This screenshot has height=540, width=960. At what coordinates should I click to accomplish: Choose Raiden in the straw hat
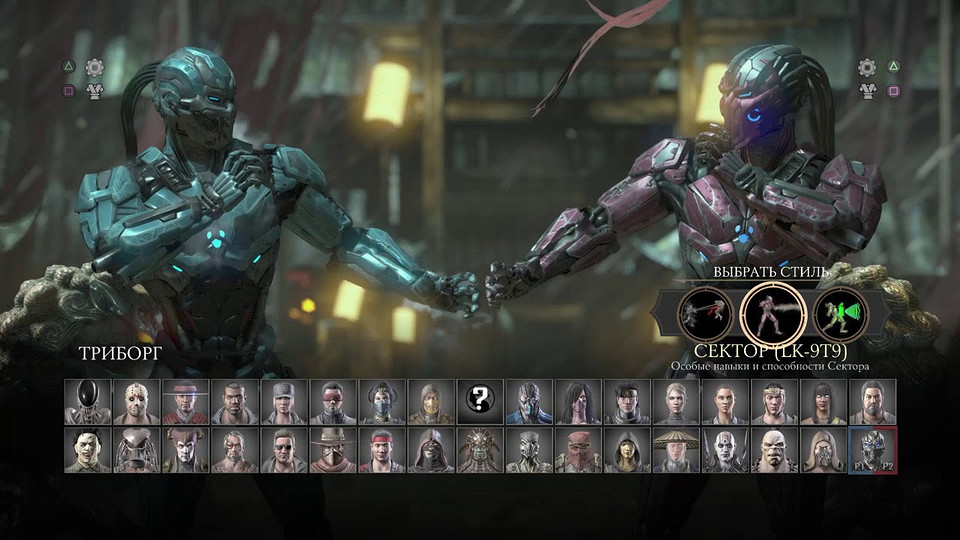(676, 450)
